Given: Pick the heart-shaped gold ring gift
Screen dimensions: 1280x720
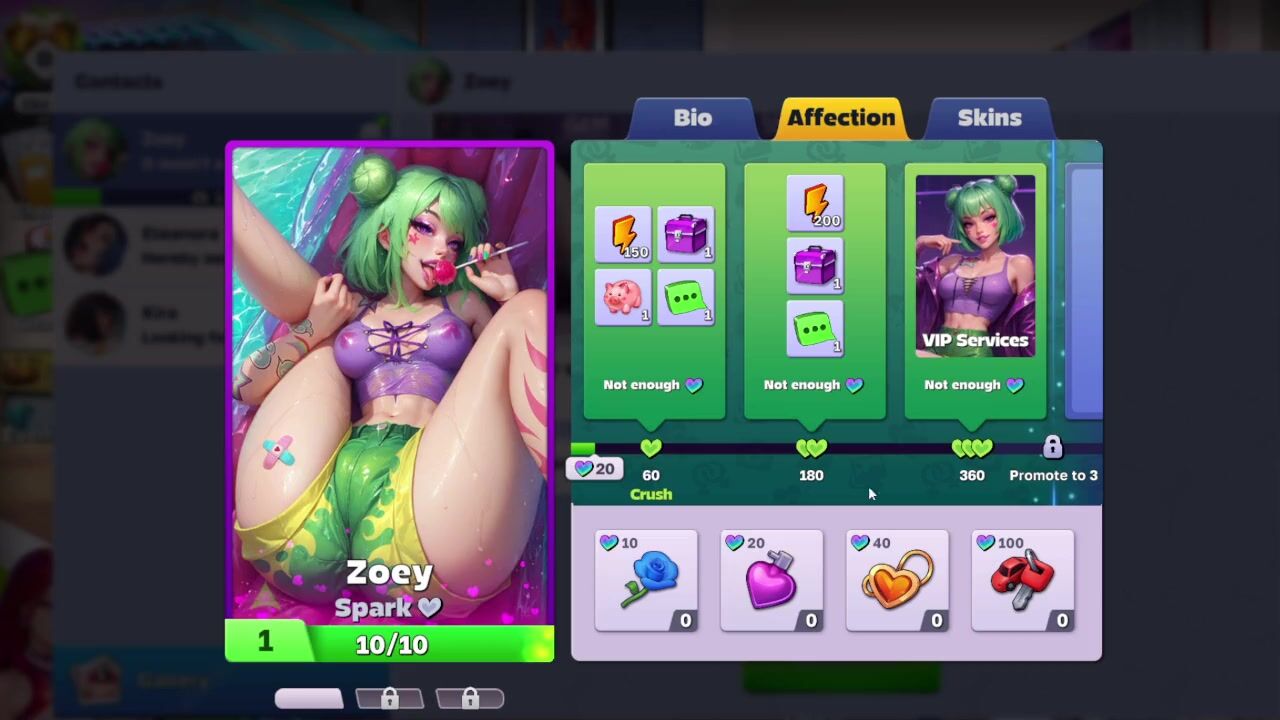Looking at the screenshot, I should click(897, 581).
